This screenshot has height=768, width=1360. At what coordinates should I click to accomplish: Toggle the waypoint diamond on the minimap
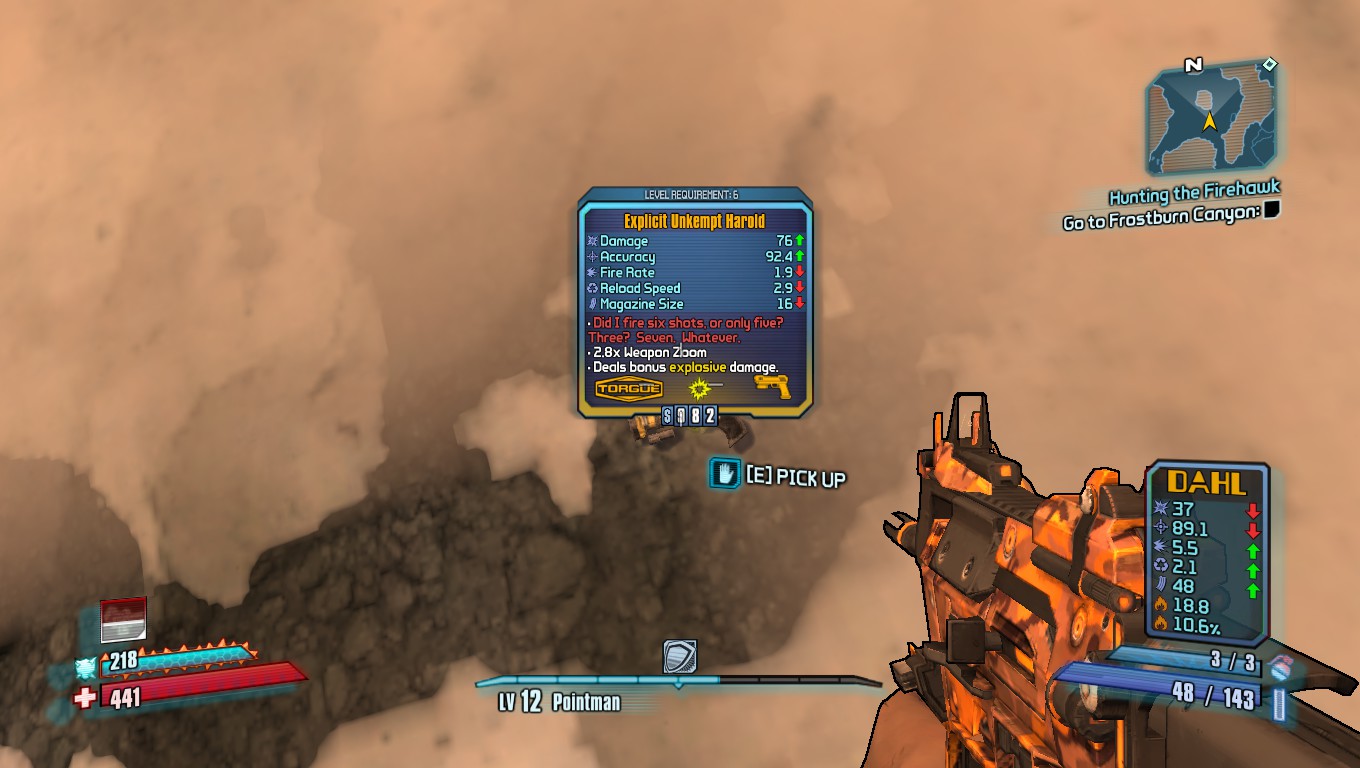1268,66
